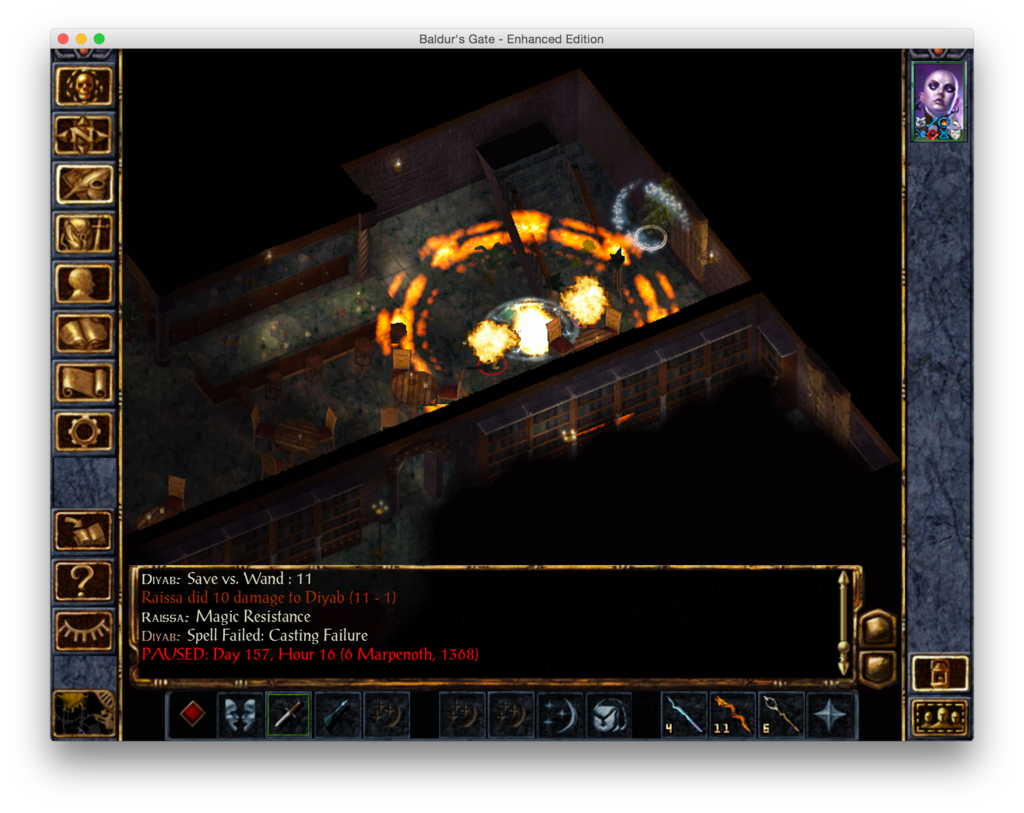Click the red diamond stop button
The height and width of the screenshot is (813, 1024).
[x=192, y=715]
